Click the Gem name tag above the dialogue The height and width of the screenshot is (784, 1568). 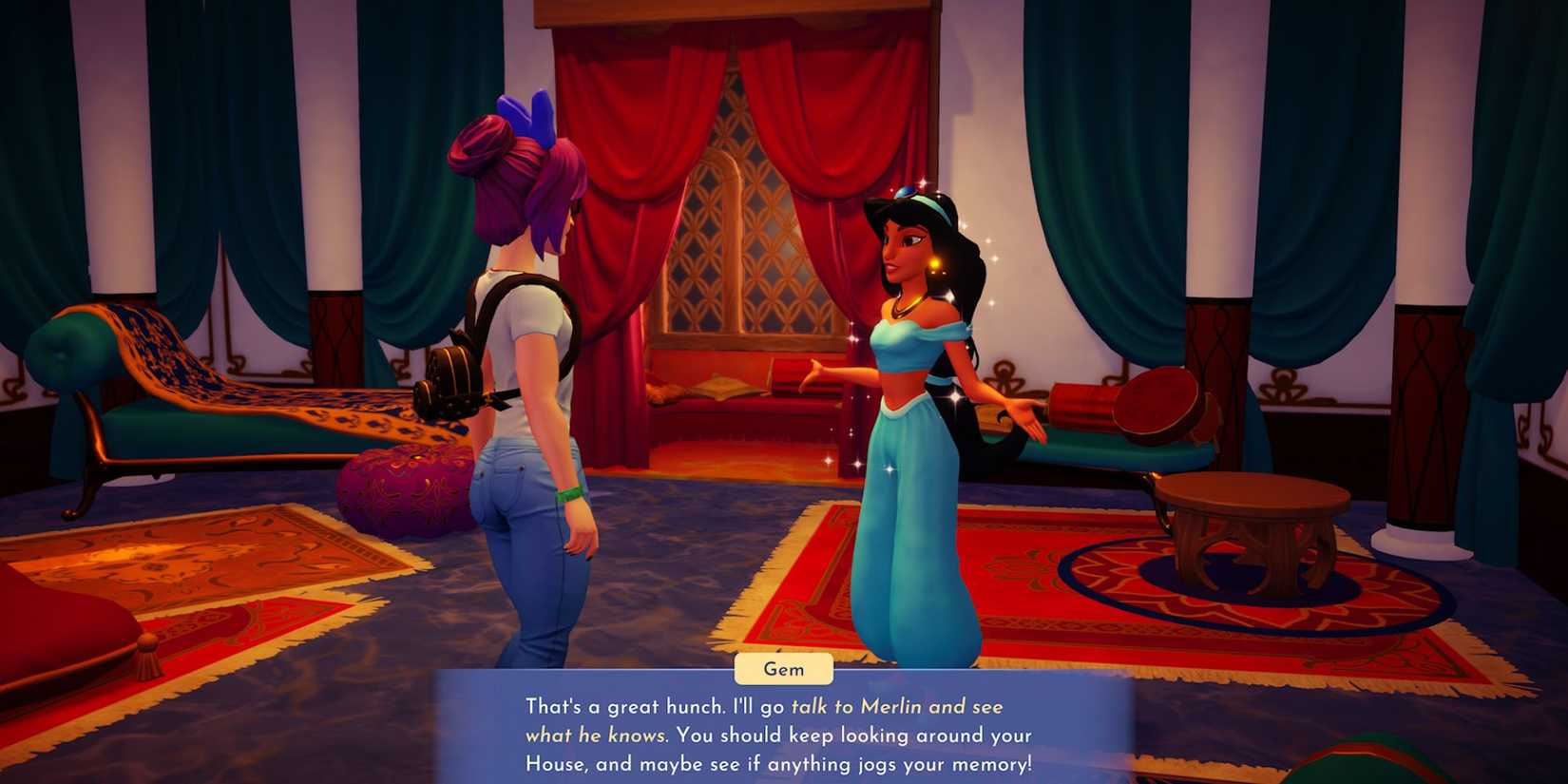tap(783, 669)
